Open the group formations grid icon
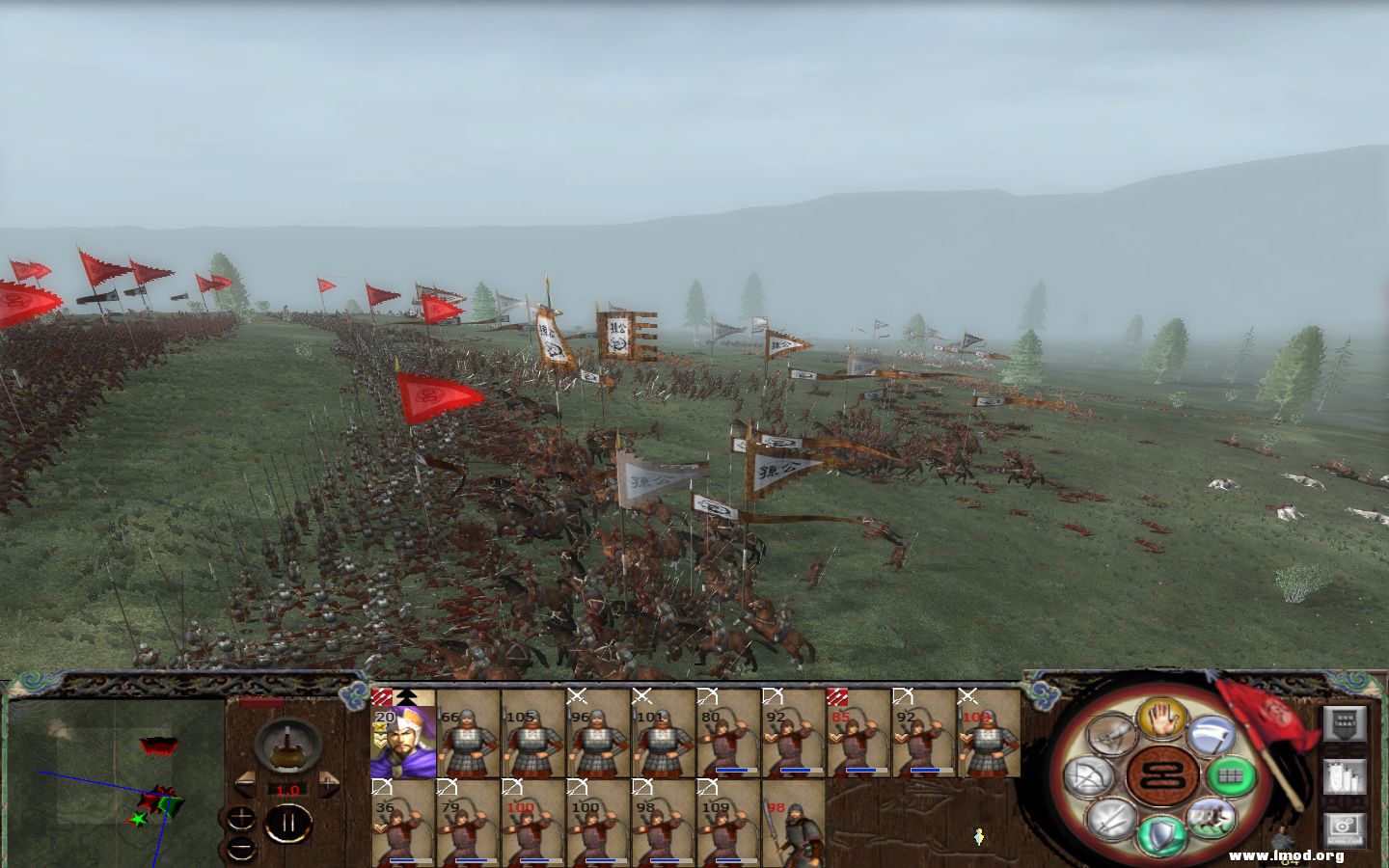This screenshot has height=868, width=1389. (x=1230, y=776)
